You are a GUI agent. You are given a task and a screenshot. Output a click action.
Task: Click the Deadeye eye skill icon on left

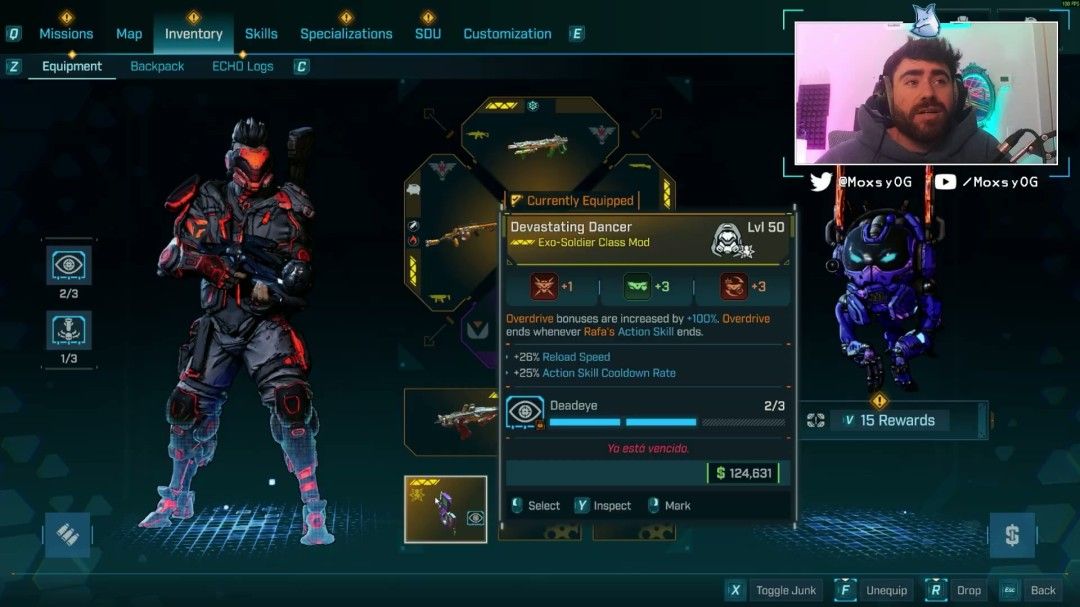coord(69,265)
